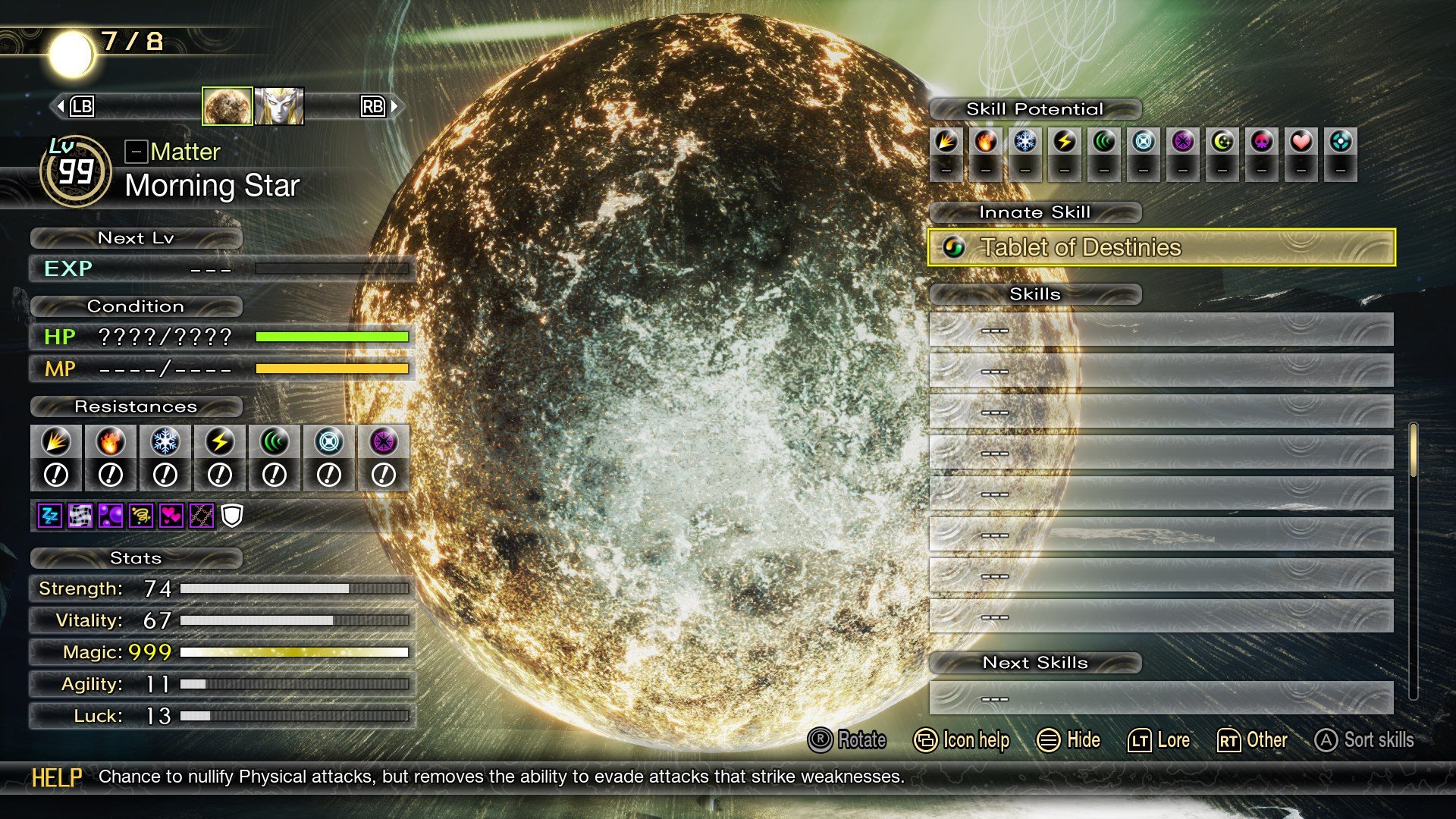The width and height of the screenshot is (1456, 819).
Task: Expand the Next Skills section
Action: [1034, 662]
